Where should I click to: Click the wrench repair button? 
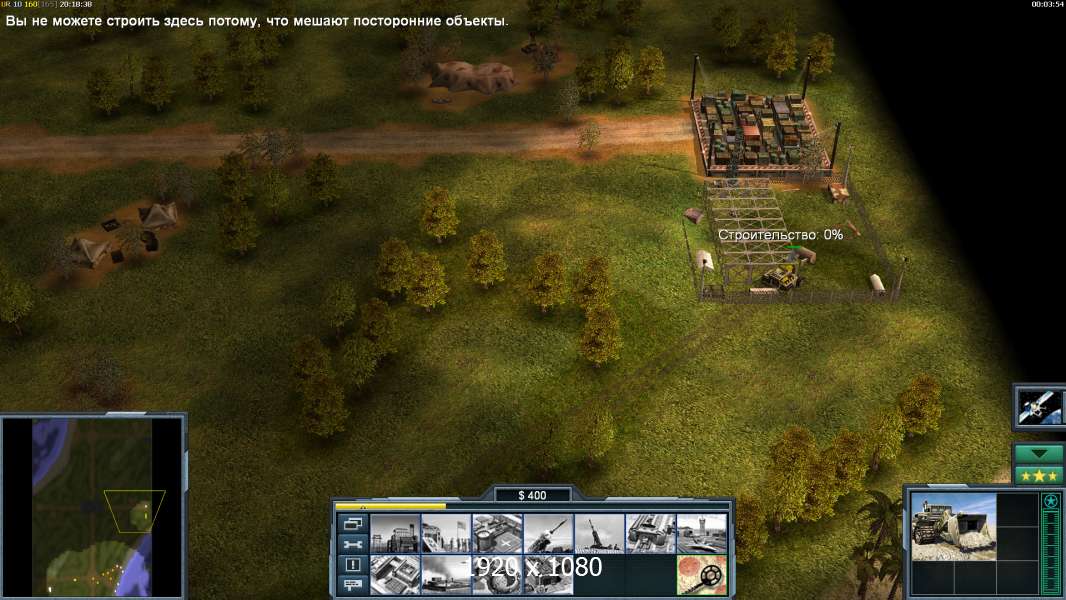[x=352, y=545]
